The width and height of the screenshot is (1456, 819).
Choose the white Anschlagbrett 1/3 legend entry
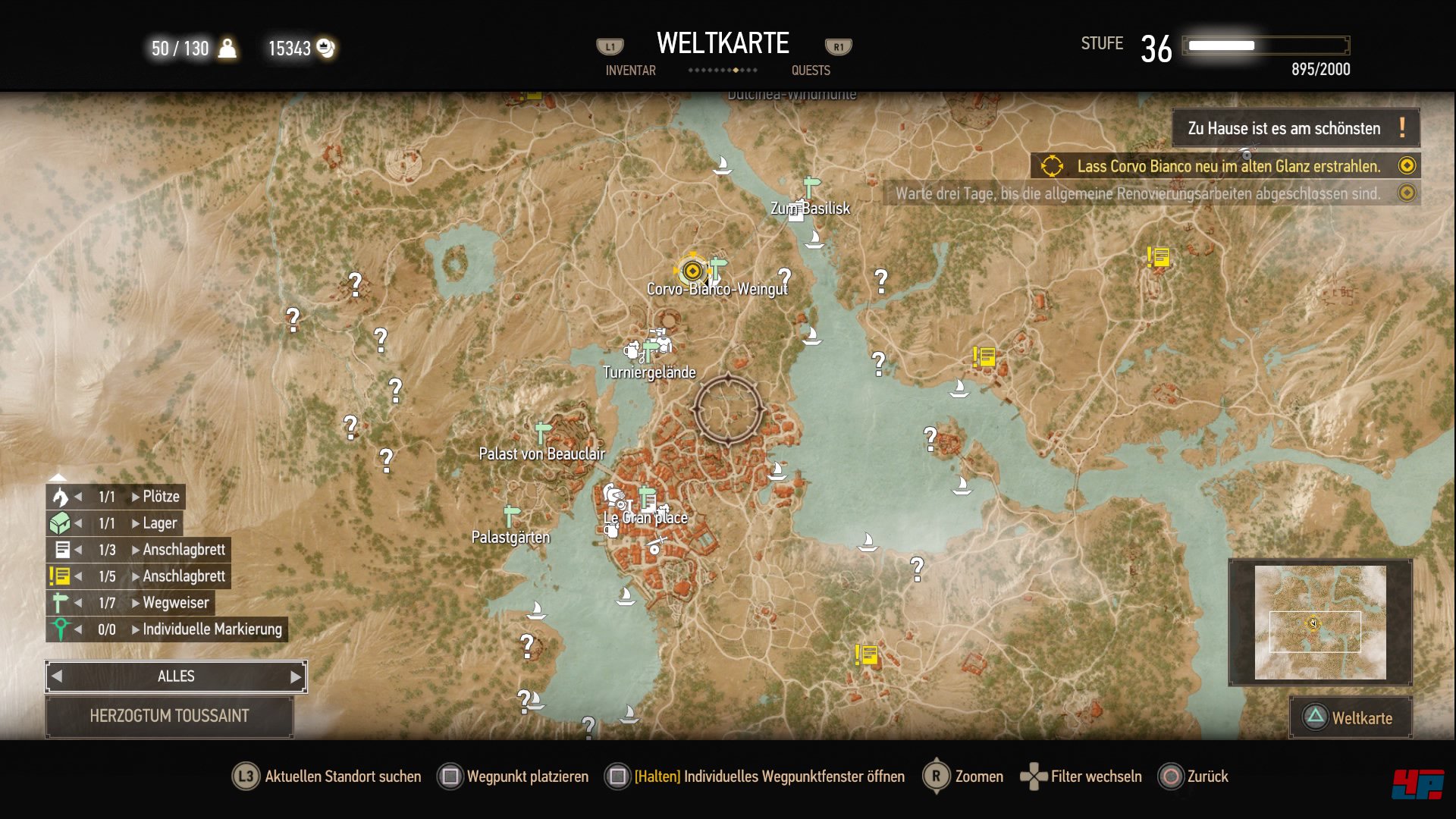point(184,550)
